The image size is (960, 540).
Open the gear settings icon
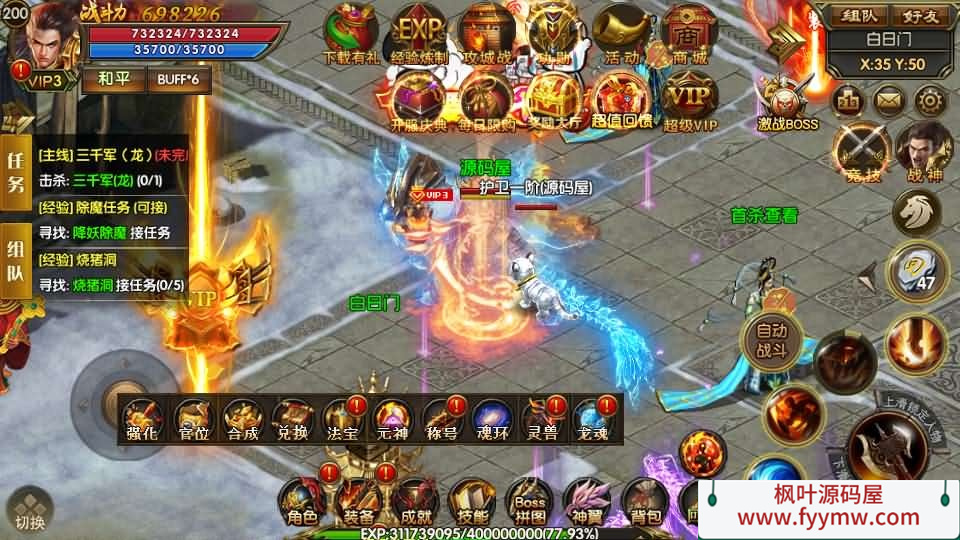coord(931,100)
